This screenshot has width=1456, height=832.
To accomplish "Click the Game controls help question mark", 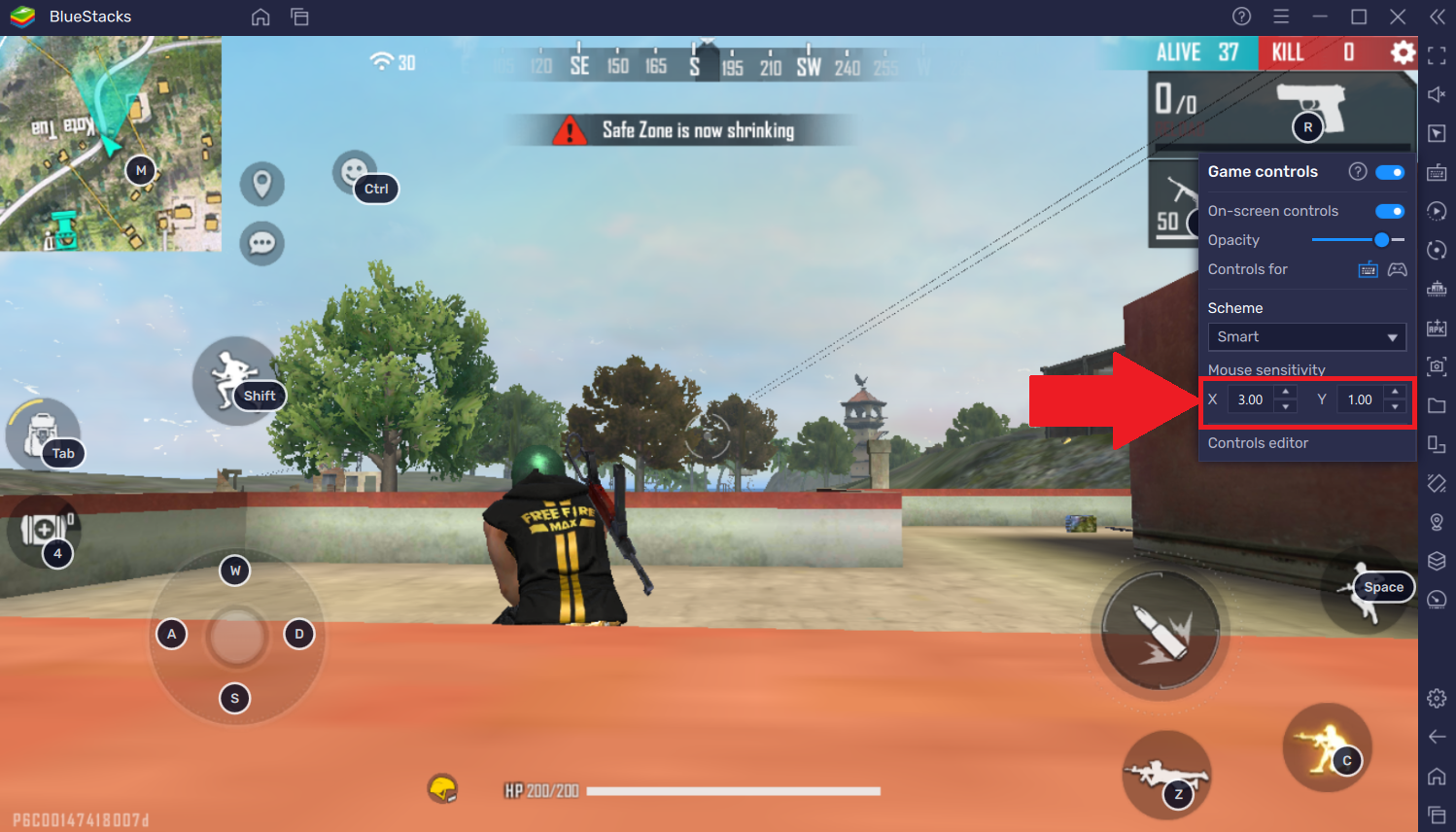I will pyautogui.click(x=1358, y=171).
